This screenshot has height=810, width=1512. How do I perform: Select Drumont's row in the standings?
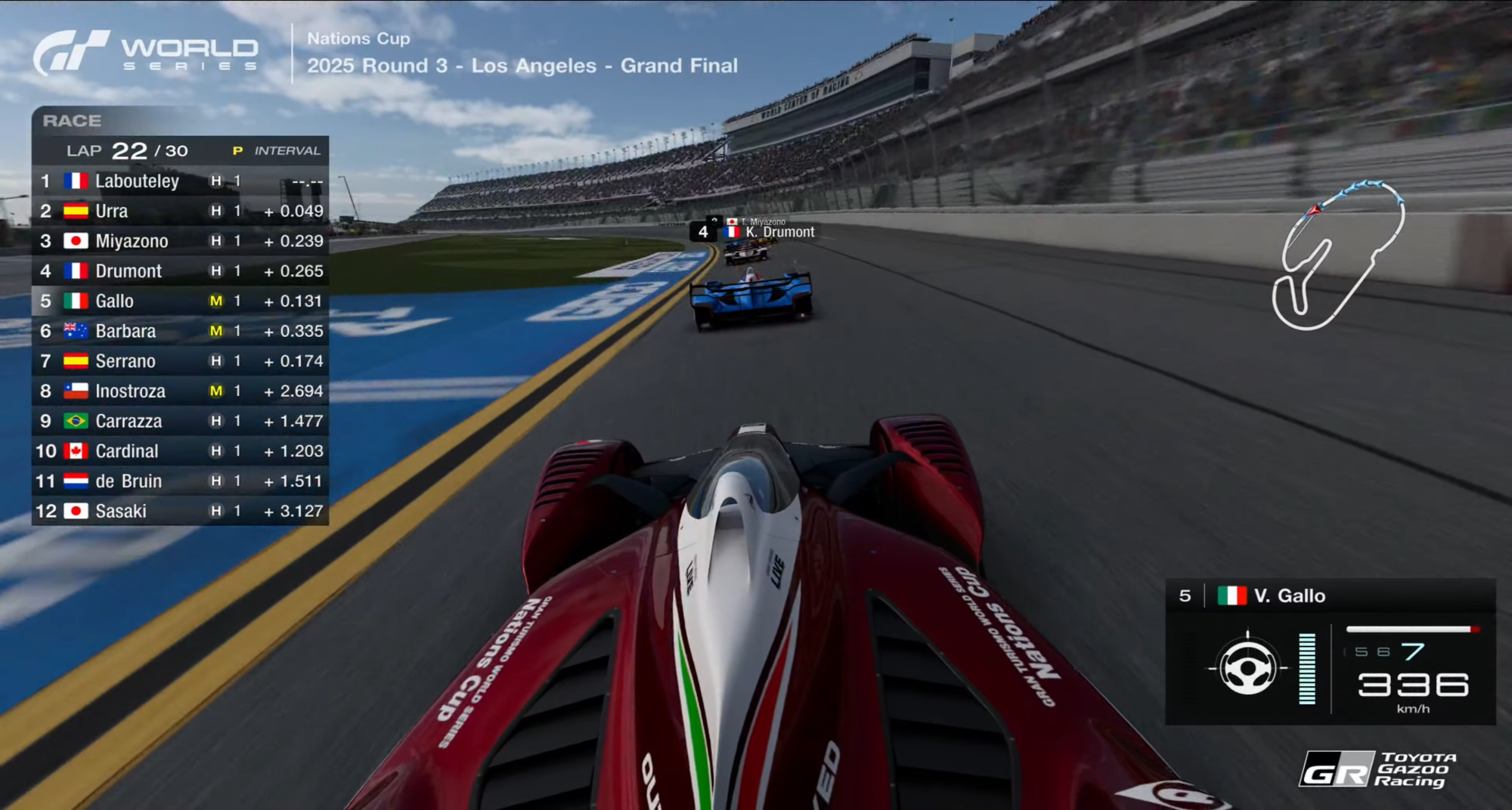[180, 271]
